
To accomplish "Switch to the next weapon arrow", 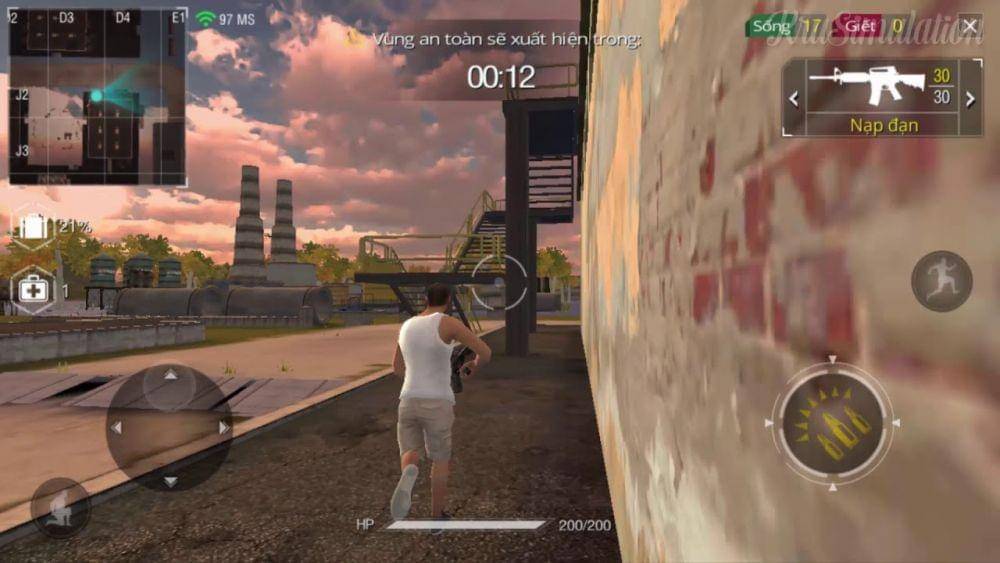I will tap(969, 98).
